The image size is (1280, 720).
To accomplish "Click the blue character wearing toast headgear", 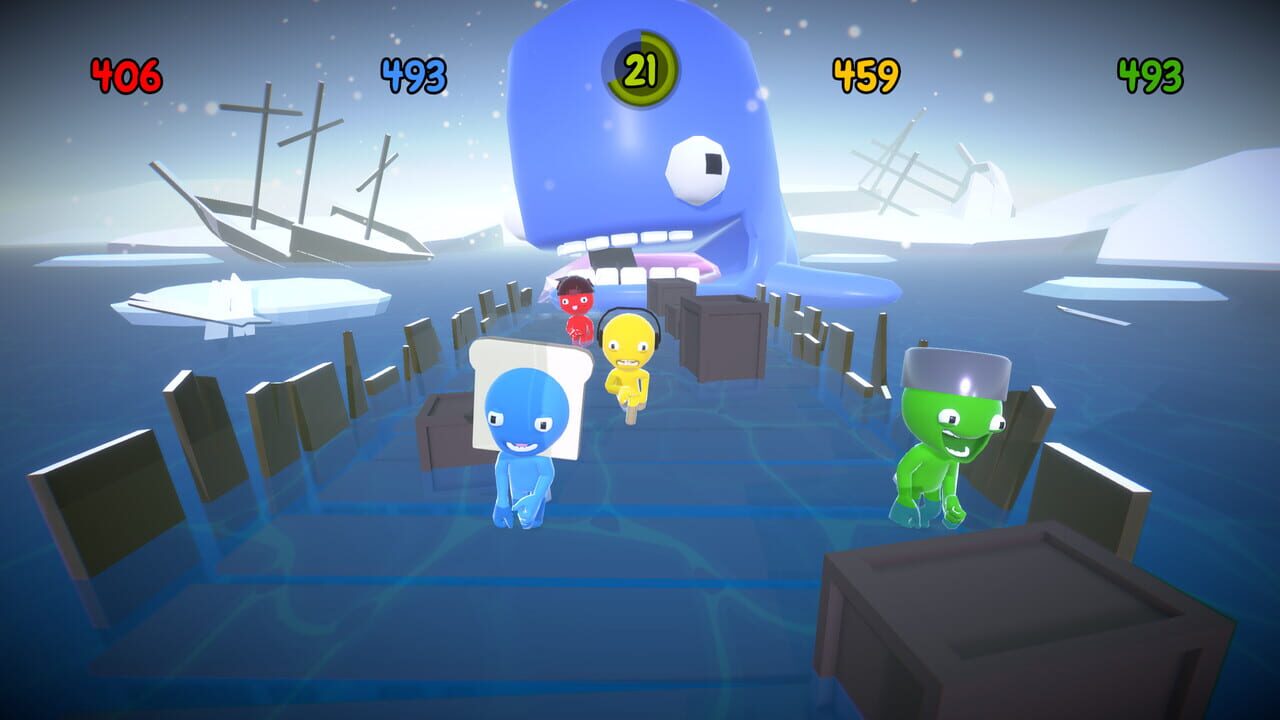I will [x=525, y=440].
